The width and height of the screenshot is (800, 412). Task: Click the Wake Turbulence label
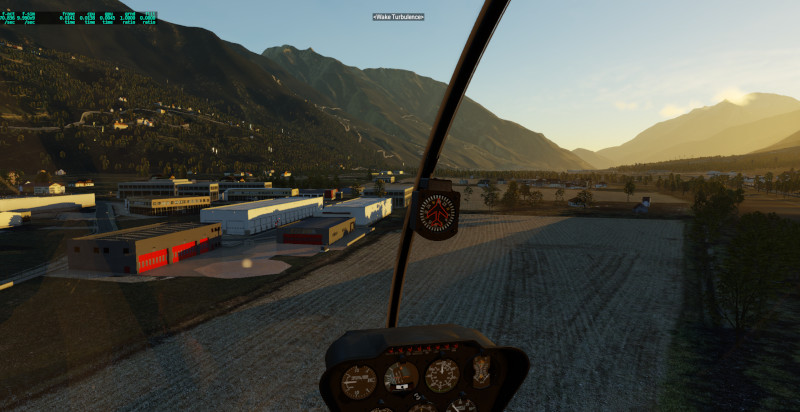click(x=398, y=17)
